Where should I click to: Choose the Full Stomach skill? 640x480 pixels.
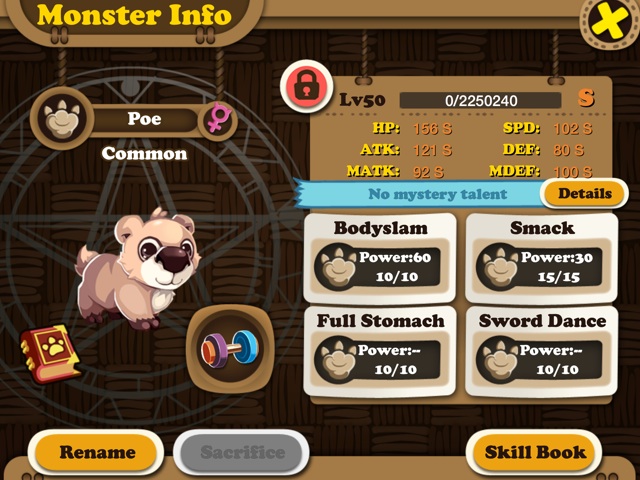380,348
